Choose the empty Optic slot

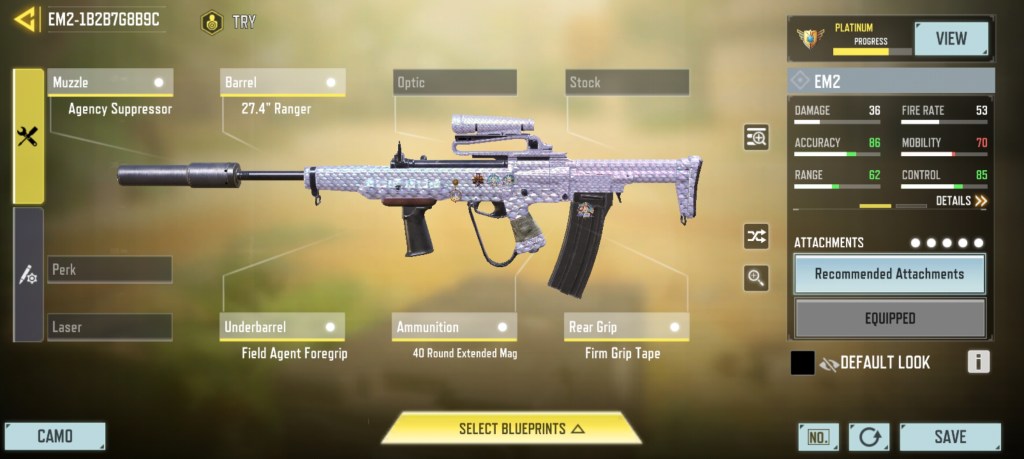click(454, 82)
